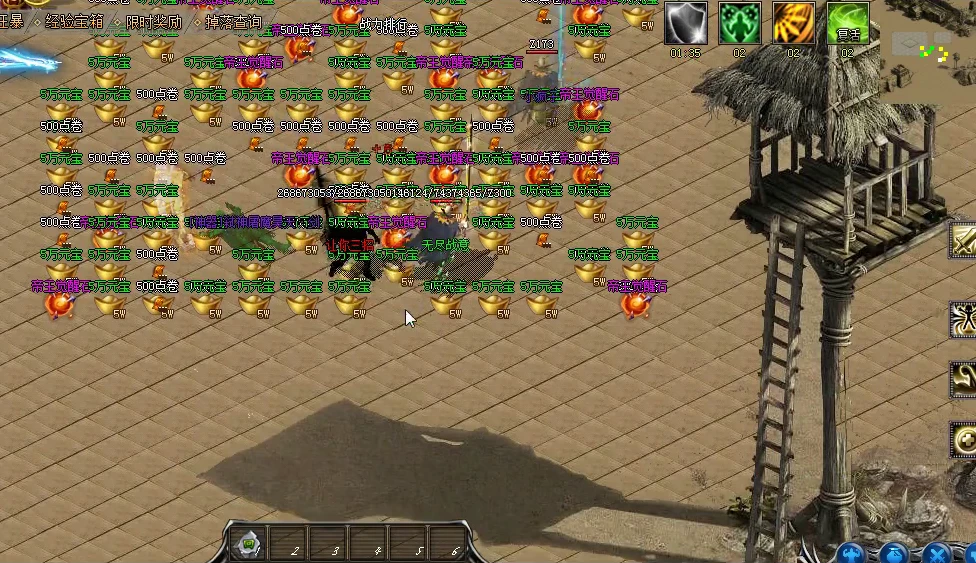Image resolution: width=976 pixels, height=563 pixels.
Task: Select the orange slash skill icon
Action: [x=793, y=23]
